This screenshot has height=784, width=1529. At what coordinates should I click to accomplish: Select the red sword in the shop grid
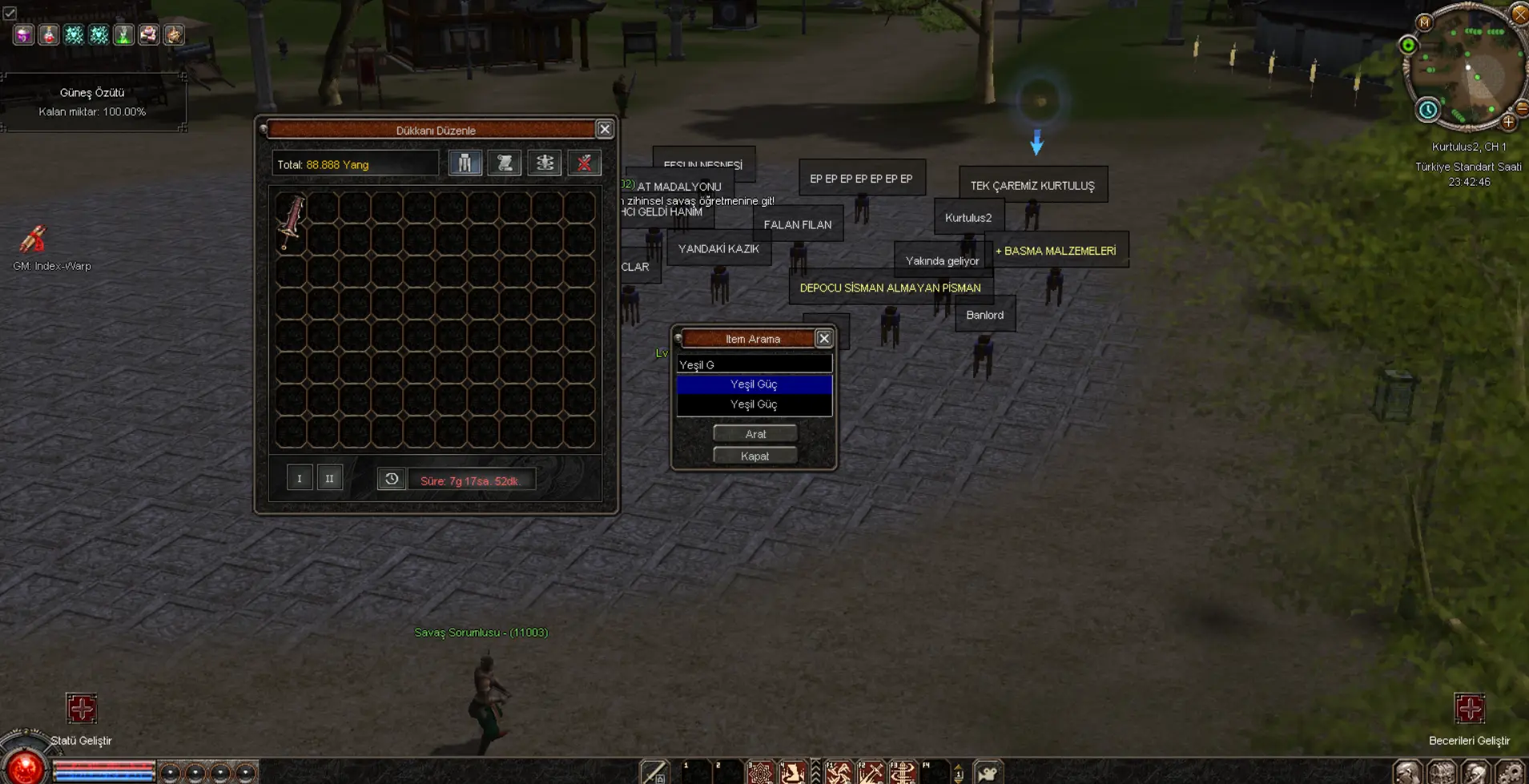click(x=291, y=223)
